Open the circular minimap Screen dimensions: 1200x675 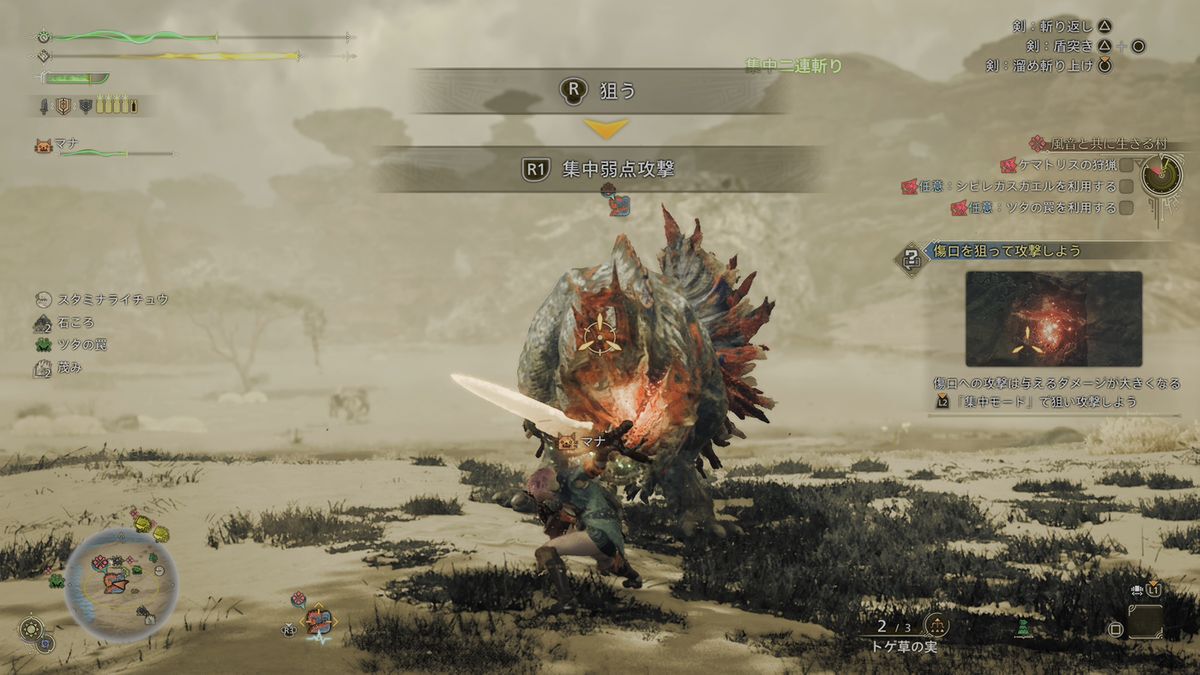point(122,584)
